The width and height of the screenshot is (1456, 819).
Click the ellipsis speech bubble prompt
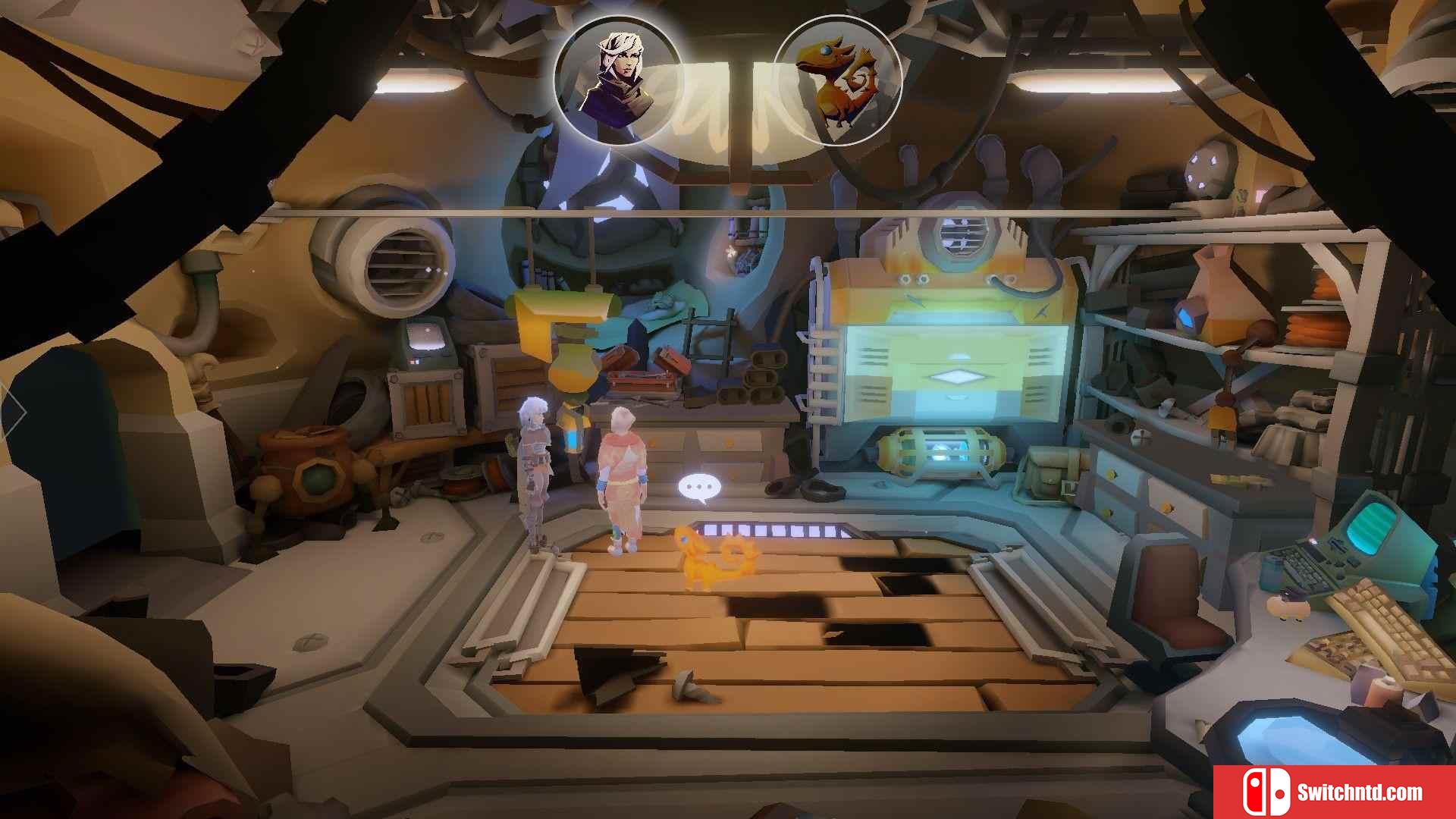click(698, 488)
